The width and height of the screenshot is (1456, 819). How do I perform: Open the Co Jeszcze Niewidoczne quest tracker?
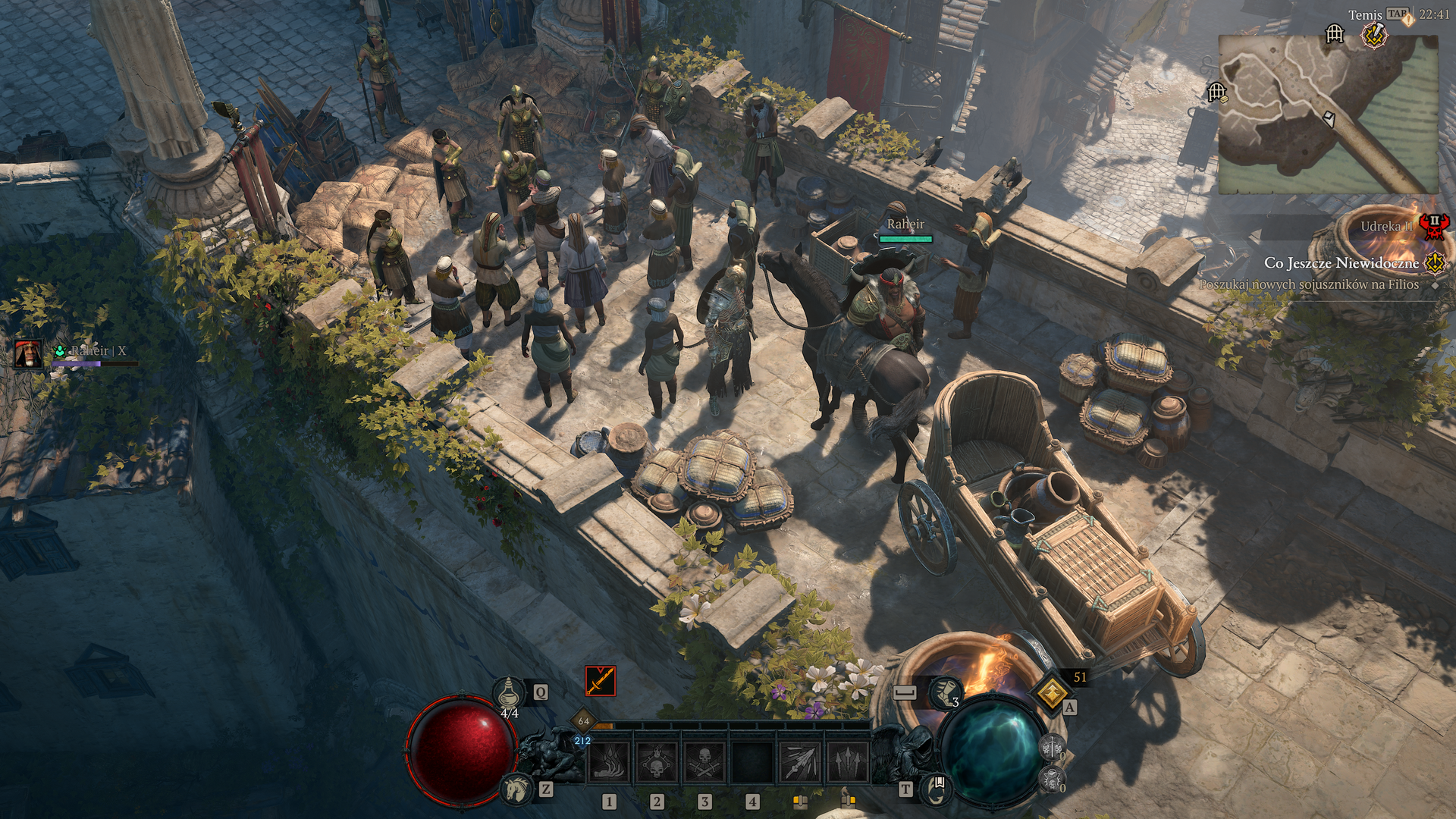(1341, 263)
